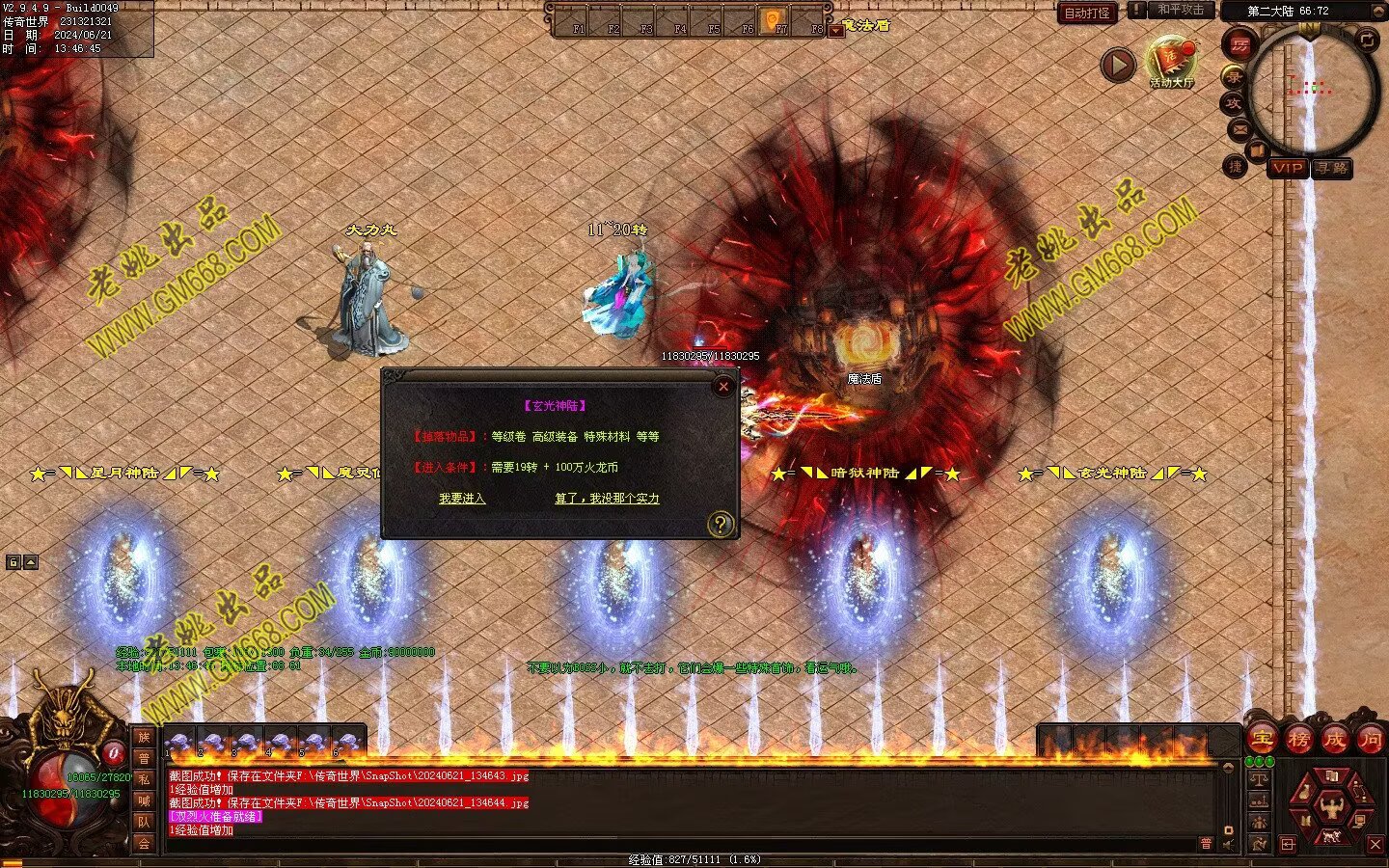Open the 问 help button

tap(1370, 740)
